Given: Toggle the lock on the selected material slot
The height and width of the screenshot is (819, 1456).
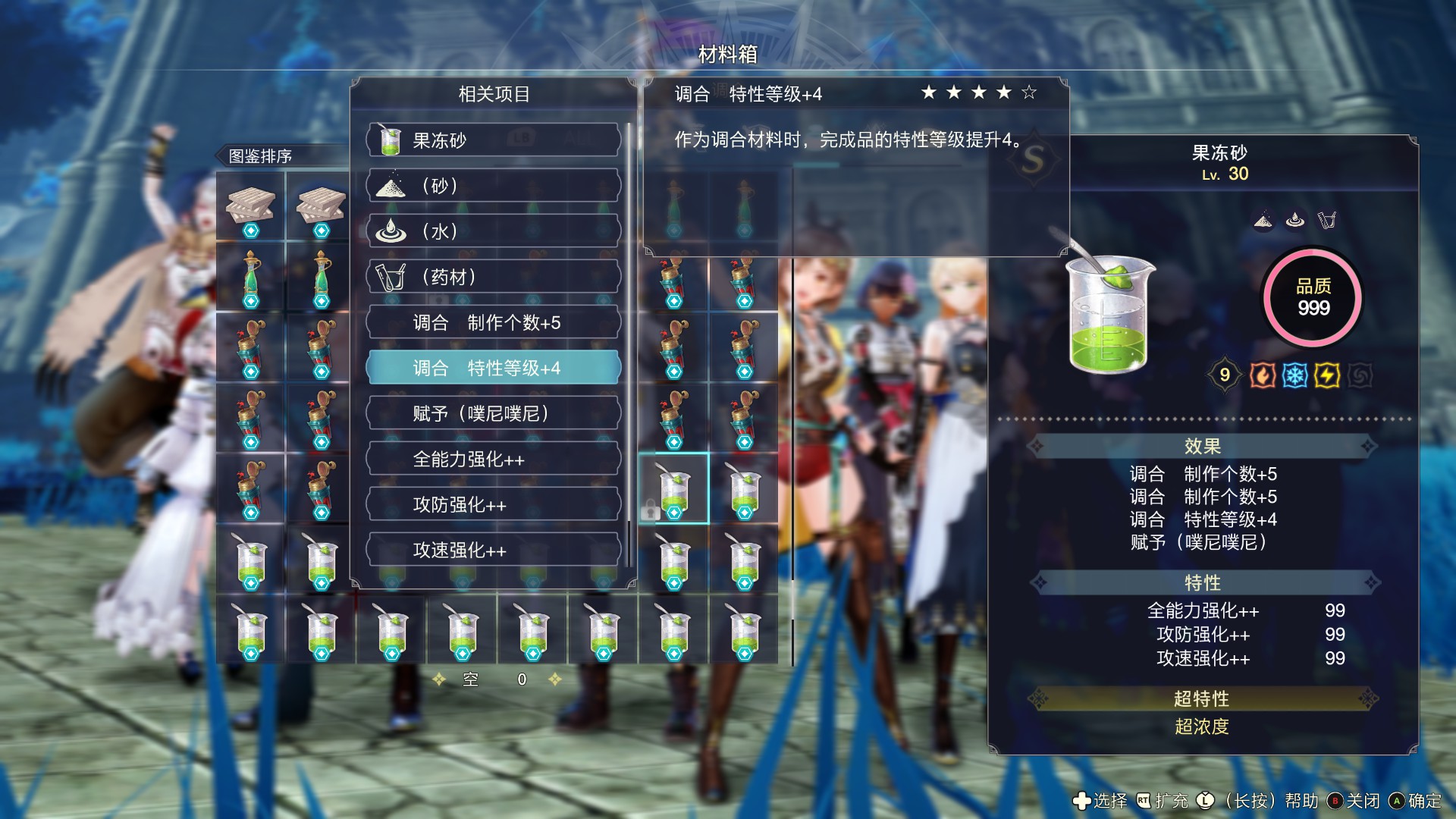Looking at the screenshot, I should tap(650, 510).
